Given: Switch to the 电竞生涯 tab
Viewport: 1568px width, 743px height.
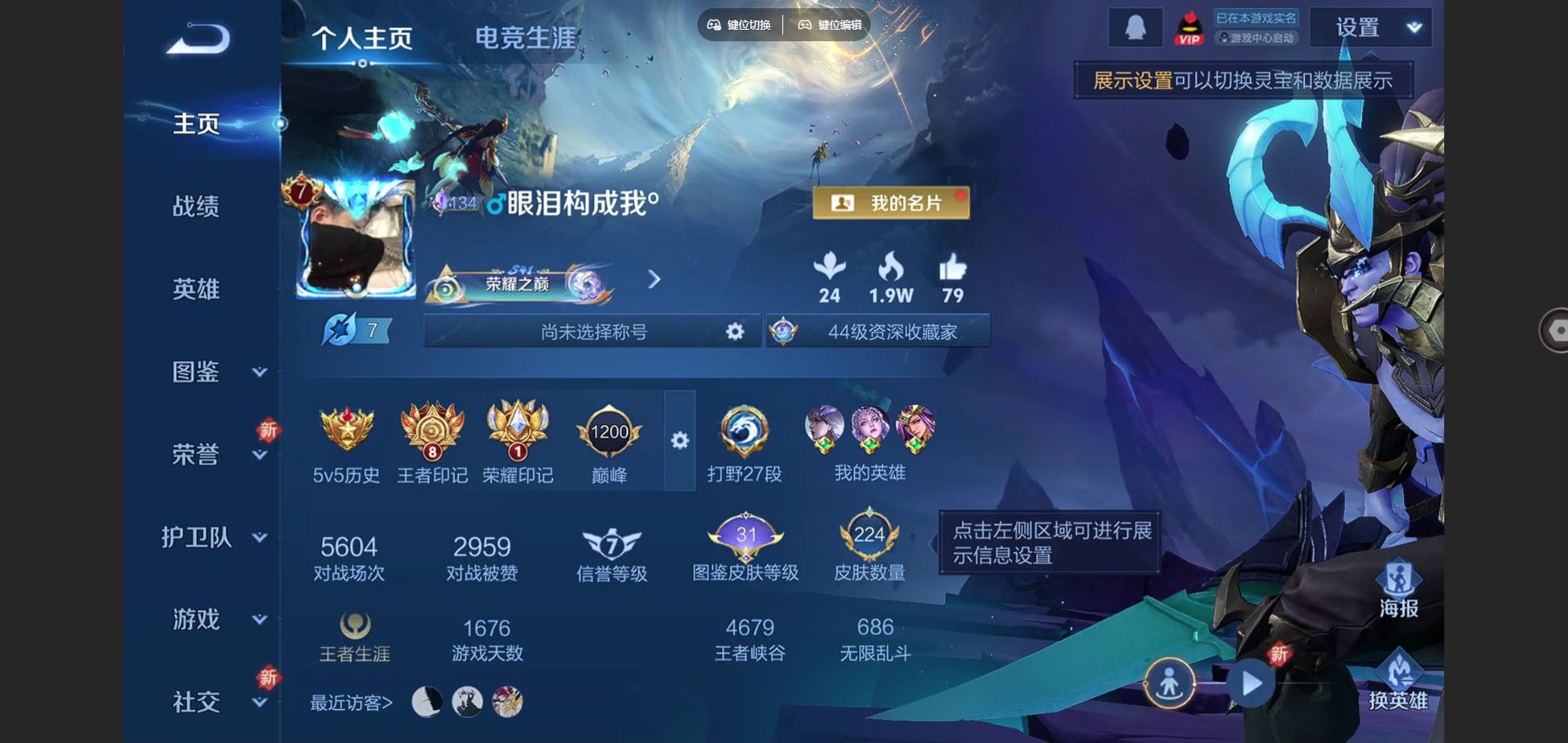Looking at the screenshot, I should [x=526, y=35].
